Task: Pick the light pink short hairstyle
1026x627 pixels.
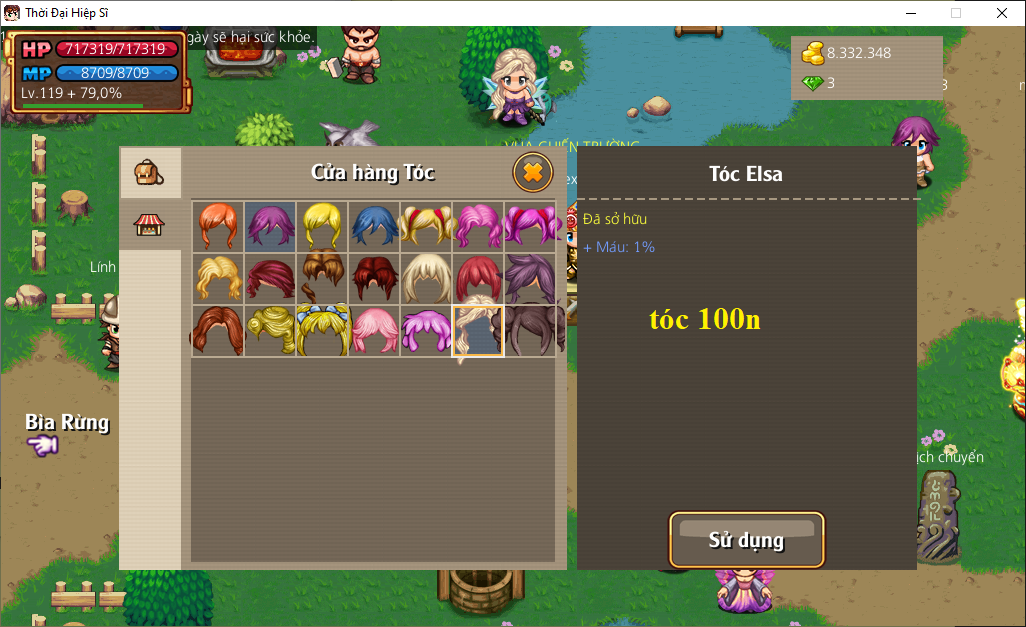Action: click(x=374, y=330)
